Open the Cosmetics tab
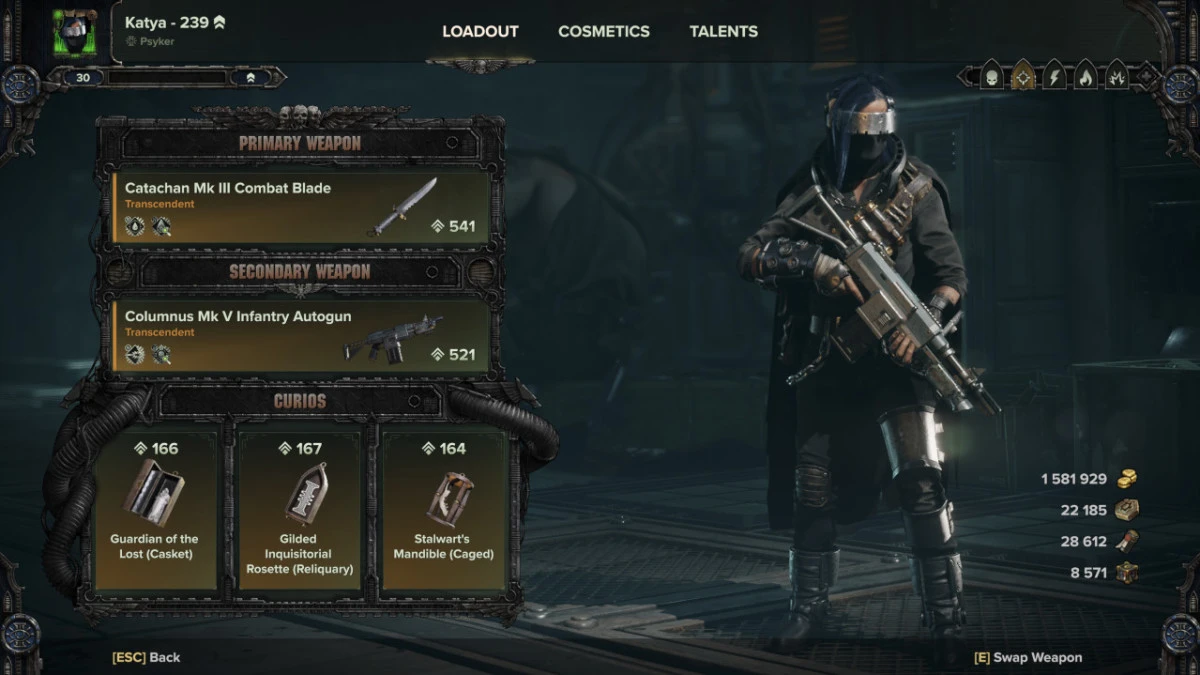This screenshot has width=1200, height=675. click(x=603, y=31)
